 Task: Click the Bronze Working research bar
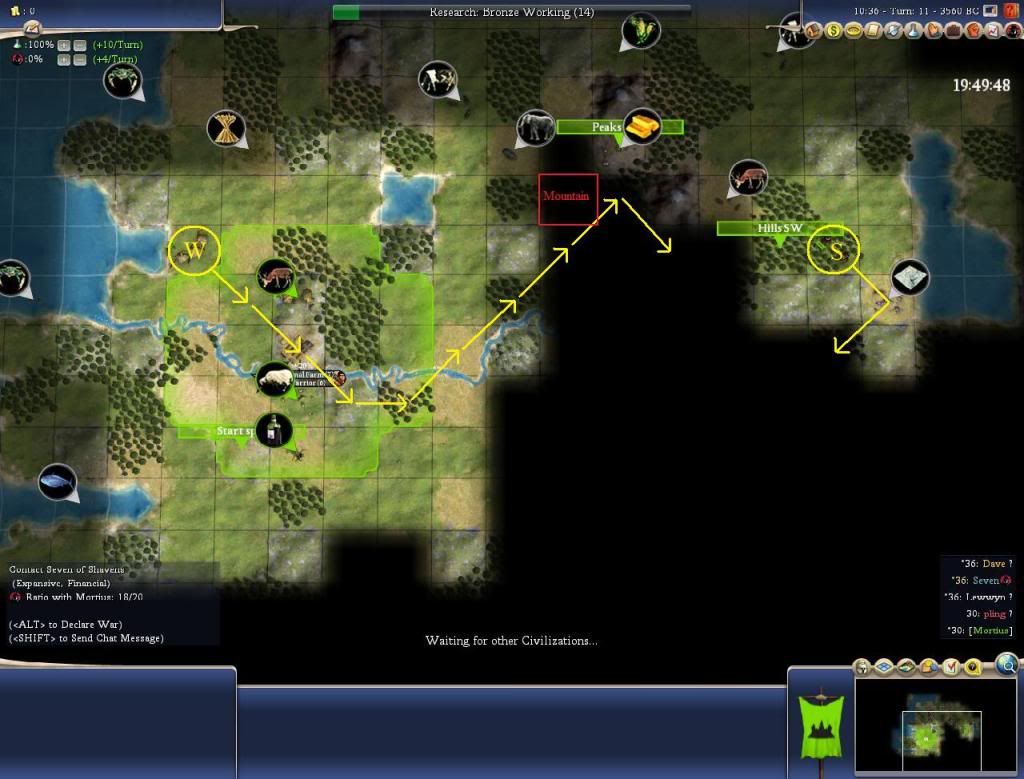click(511, 12)
